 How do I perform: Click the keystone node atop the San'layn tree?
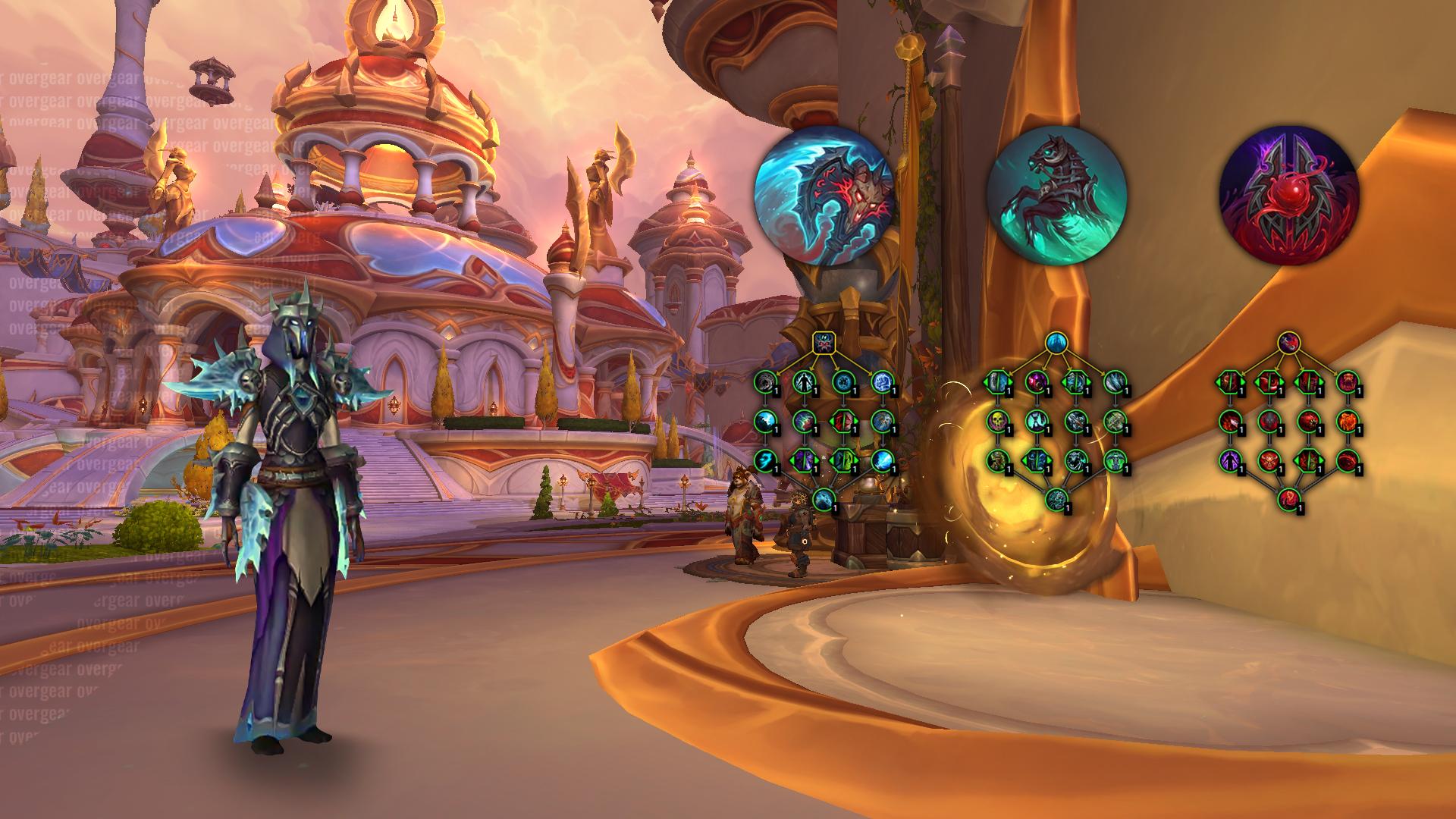1288,343
